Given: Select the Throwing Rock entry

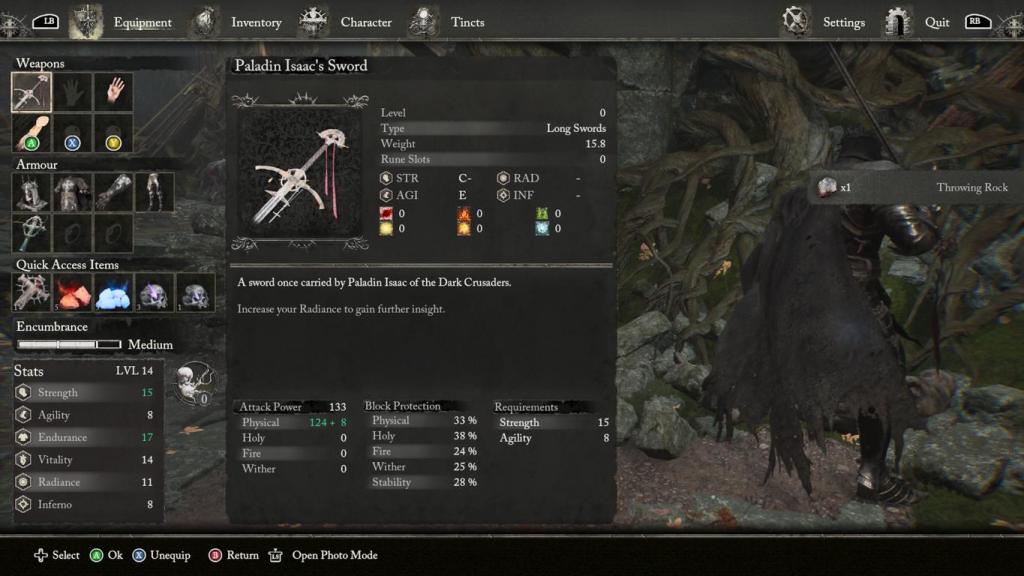Looking at the screenshot, I should point(914,187).
